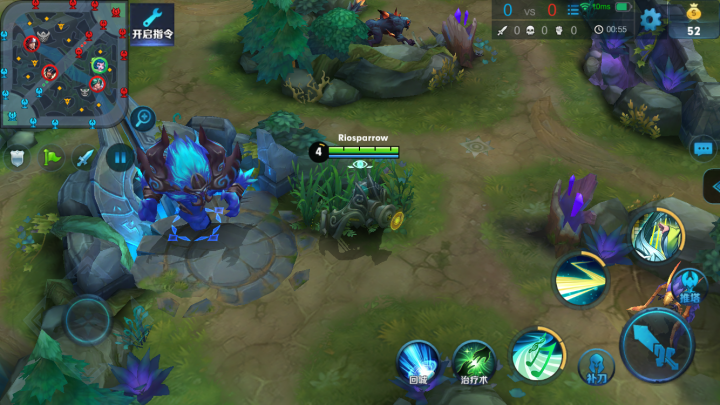Hit the large basic attack button
Viewport: 720px width, 405px height.
click(x=656, y=346)
